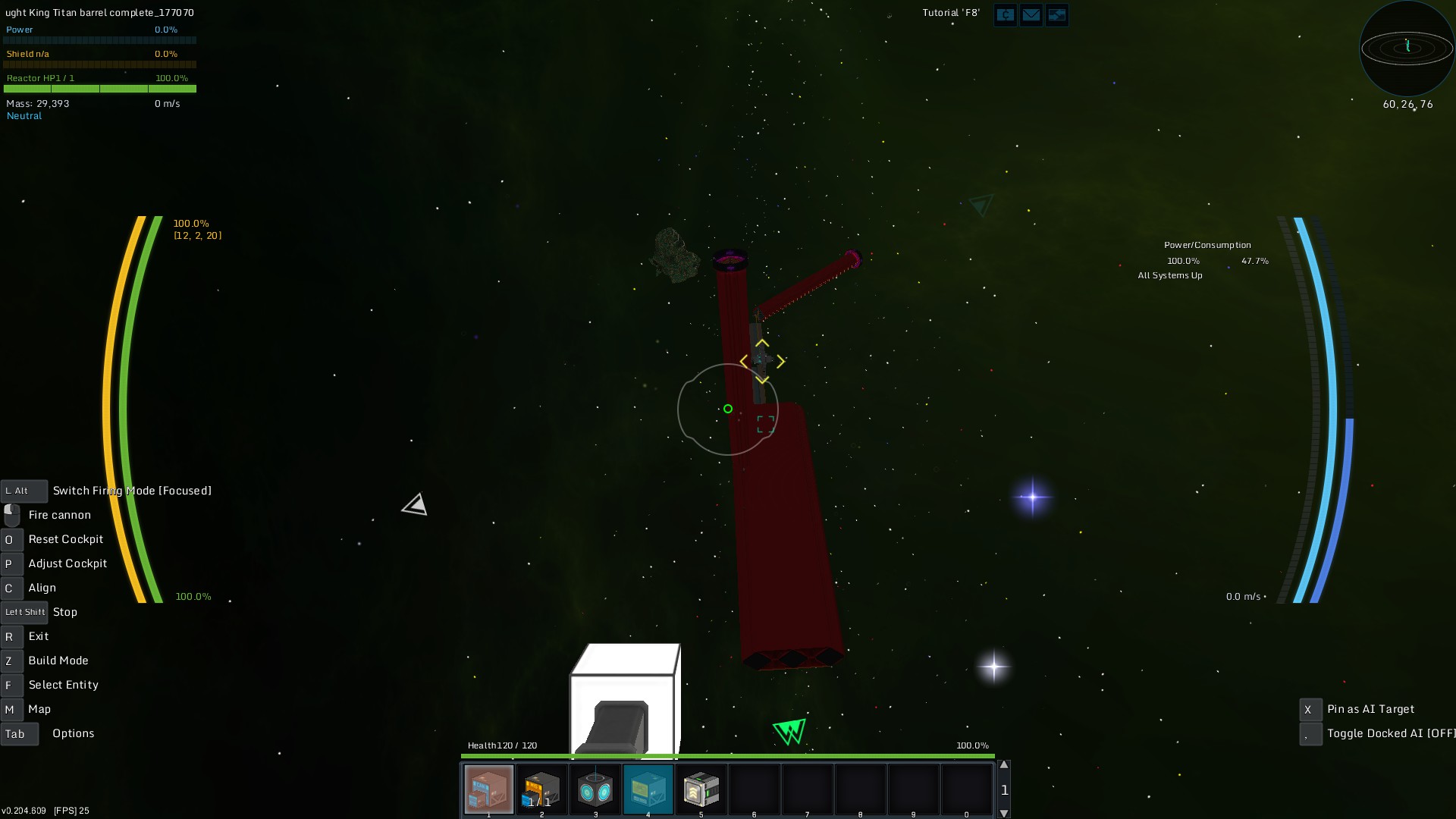
Task: Click the hotbar page down arrow
Action: coord(1004,813)
